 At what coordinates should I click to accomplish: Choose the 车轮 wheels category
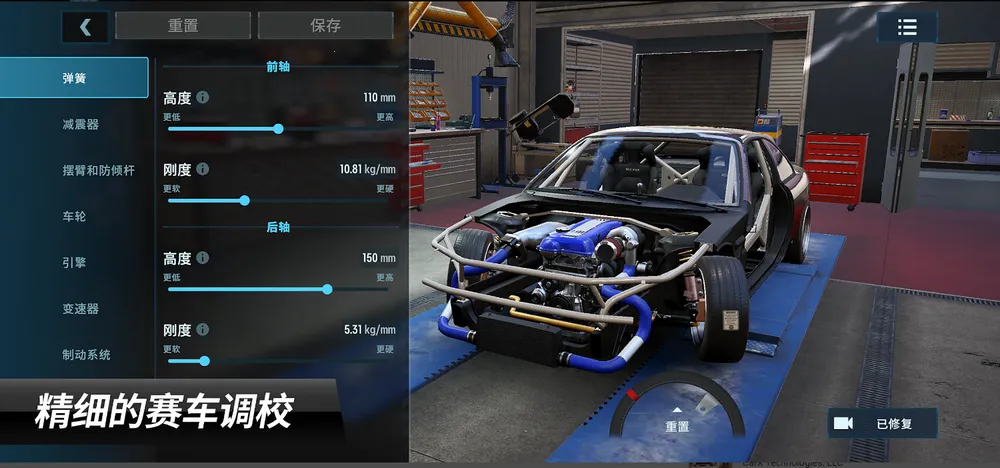tap(75, 216)
